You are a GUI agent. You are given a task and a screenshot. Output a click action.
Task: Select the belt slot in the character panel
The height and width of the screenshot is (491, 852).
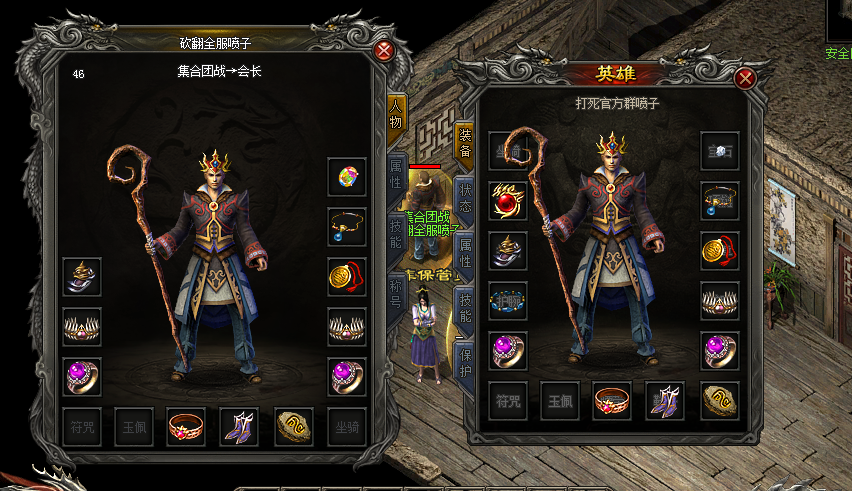[x=186, y=427]
